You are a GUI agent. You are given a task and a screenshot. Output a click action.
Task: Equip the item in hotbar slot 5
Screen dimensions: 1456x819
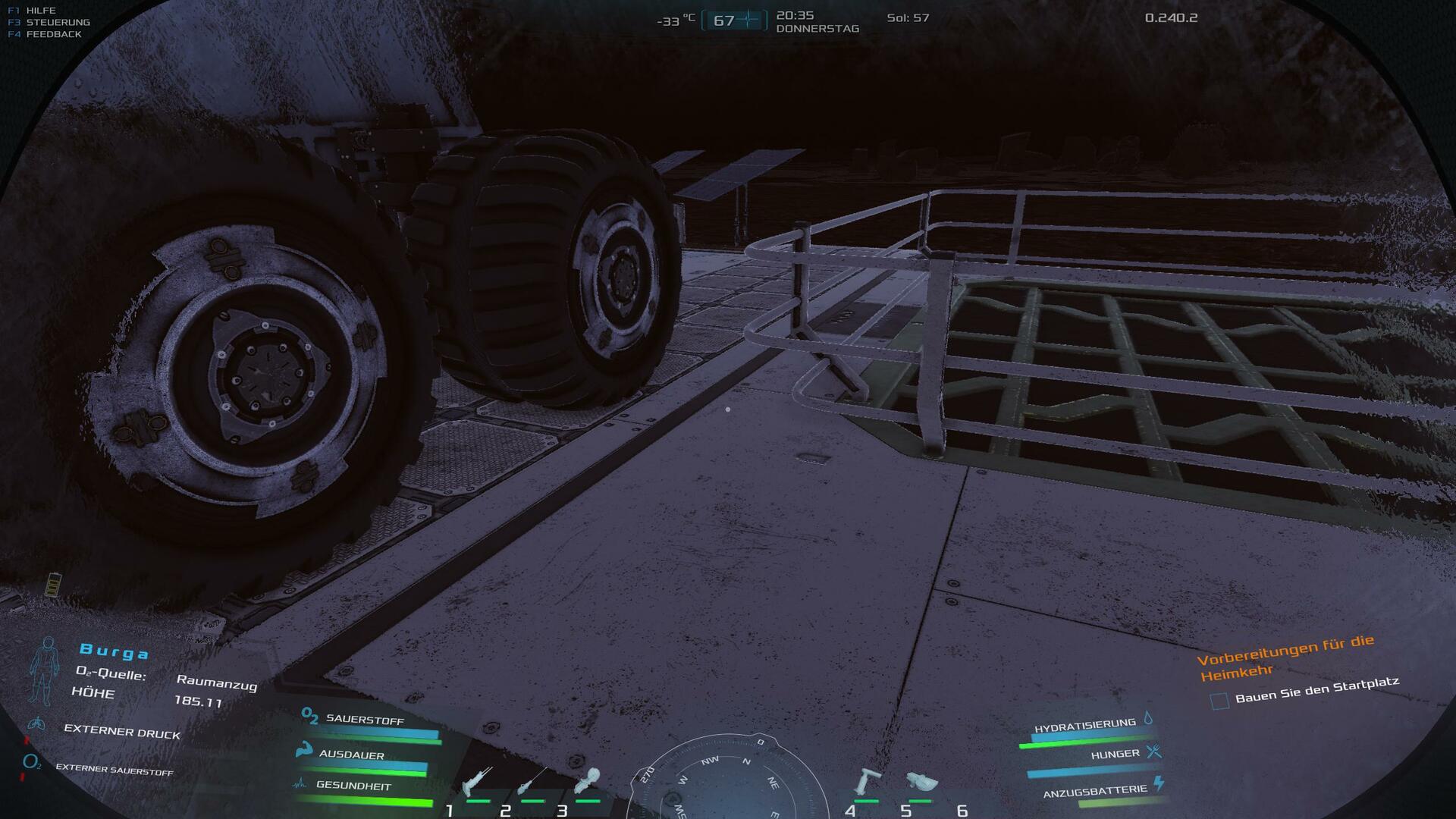tap(921, 781)
